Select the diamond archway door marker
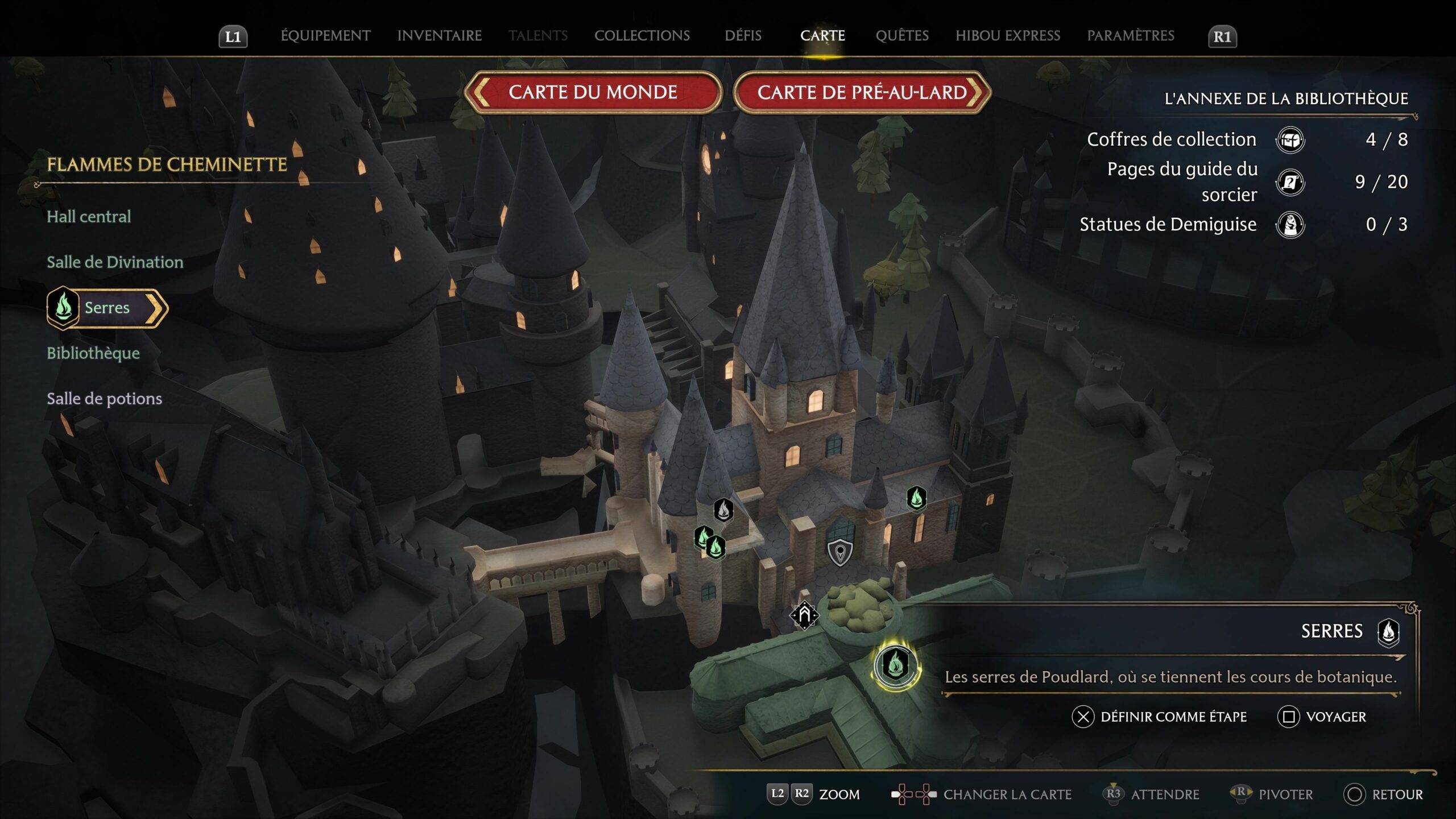 click(804, 615)
